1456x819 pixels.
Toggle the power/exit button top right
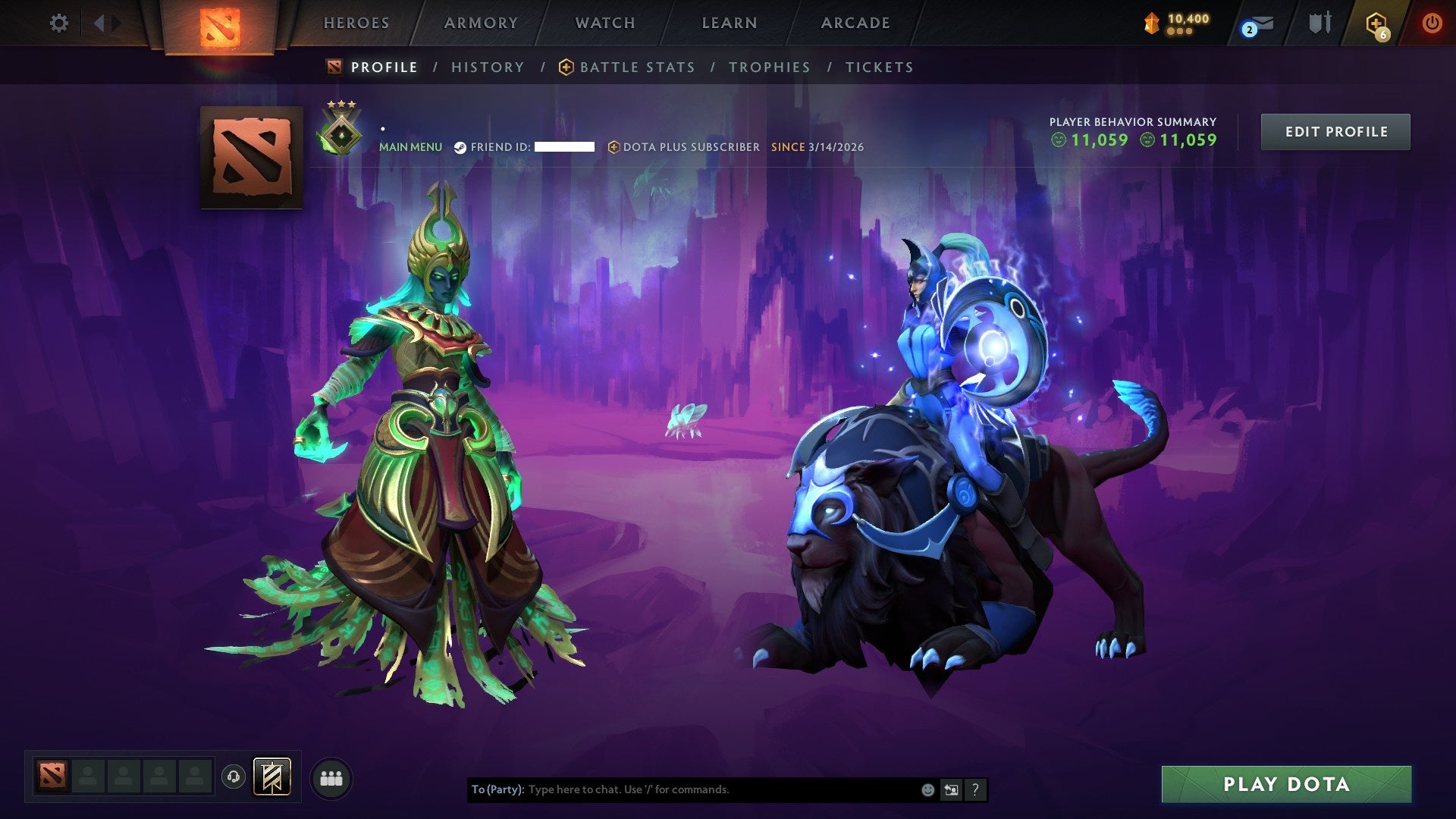click(x=1432, y=23)
